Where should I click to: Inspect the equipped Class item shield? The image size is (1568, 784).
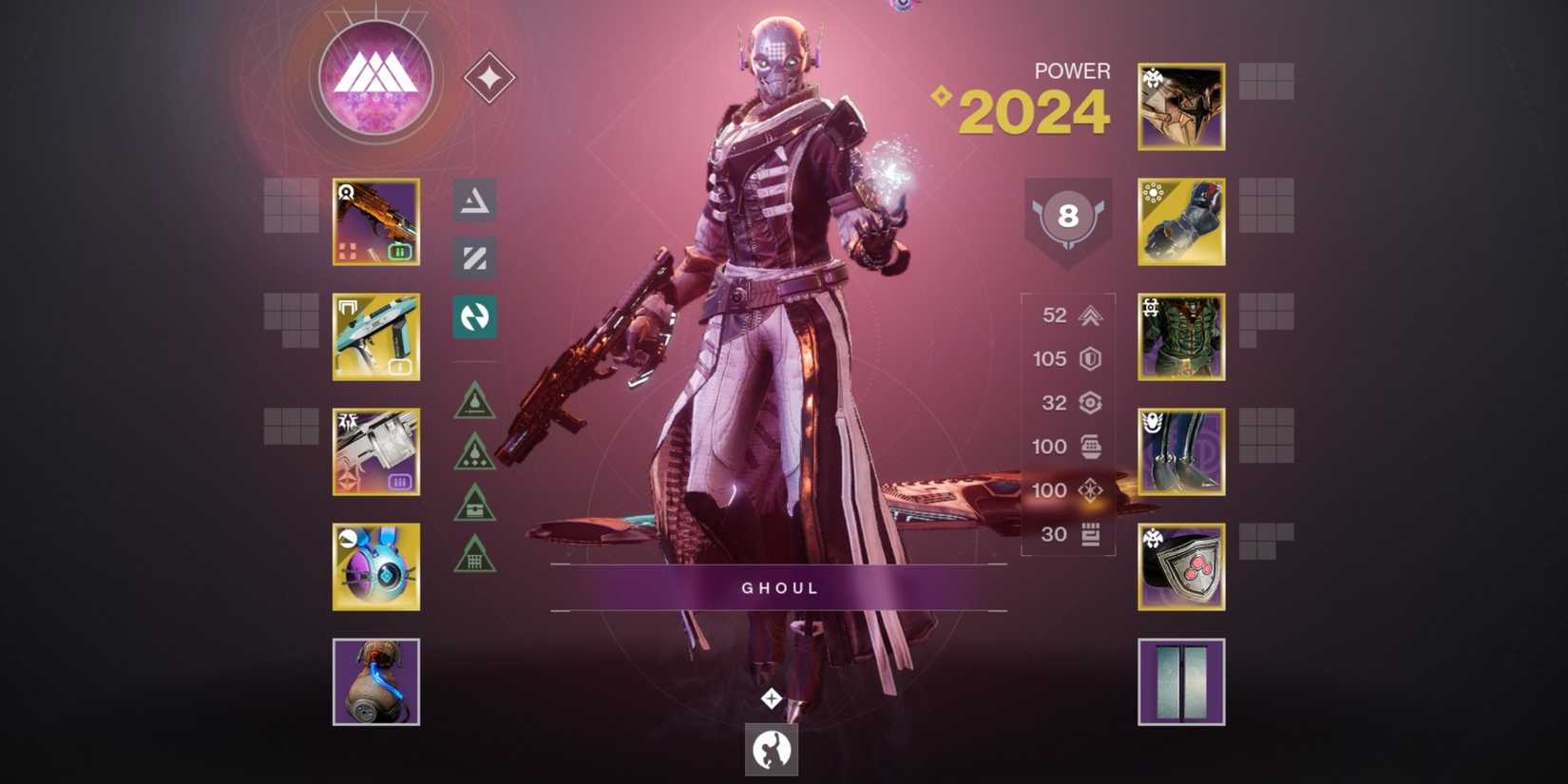tap(1180, 568)
